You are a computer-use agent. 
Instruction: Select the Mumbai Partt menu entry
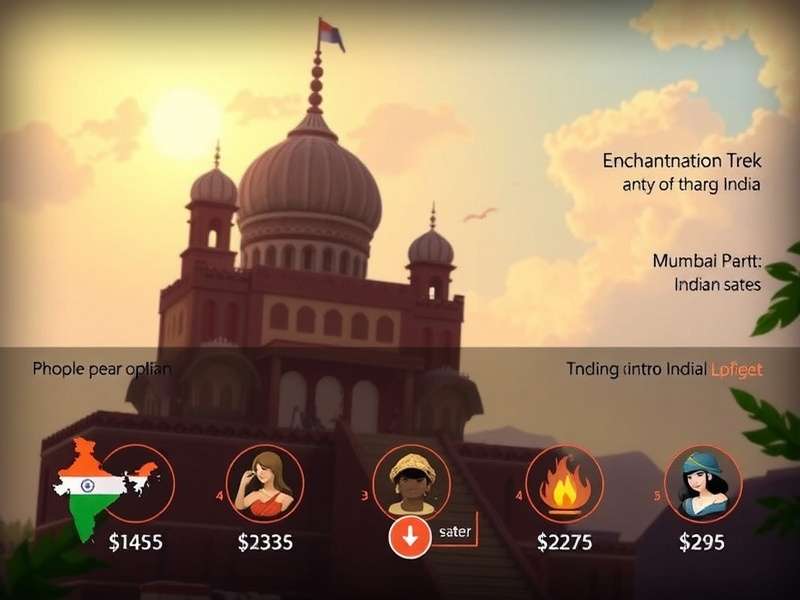click(x=706, y=261)
